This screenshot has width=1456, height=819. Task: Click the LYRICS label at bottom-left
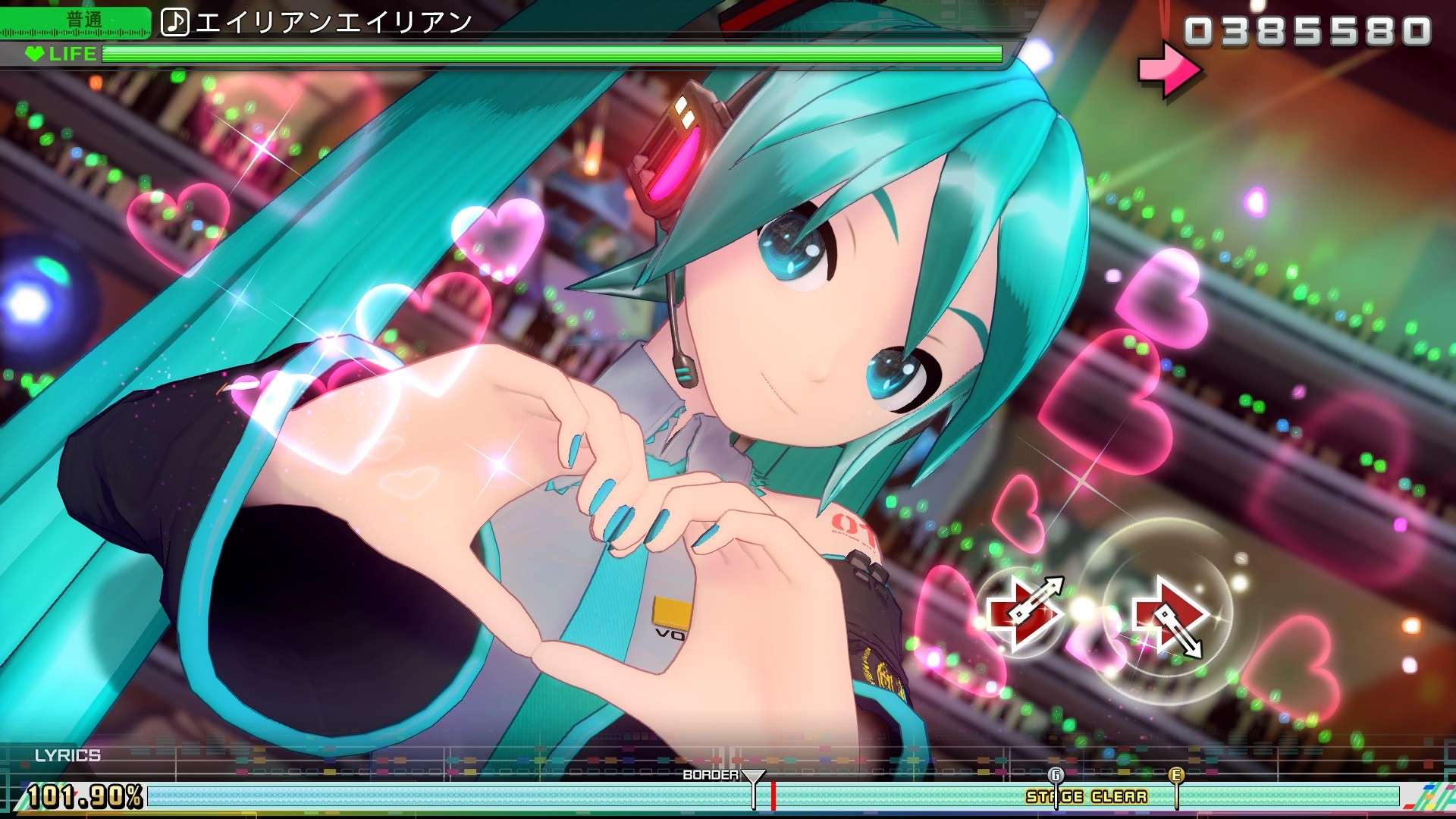tap(67, 755)
